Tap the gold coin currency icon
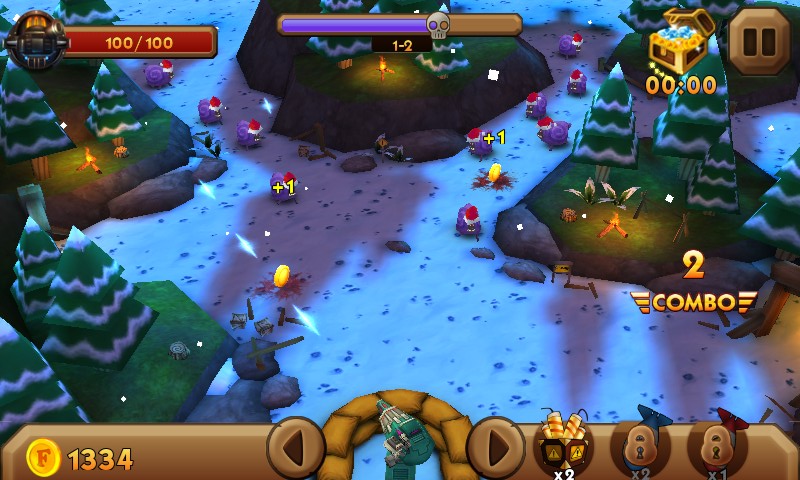 42,459
